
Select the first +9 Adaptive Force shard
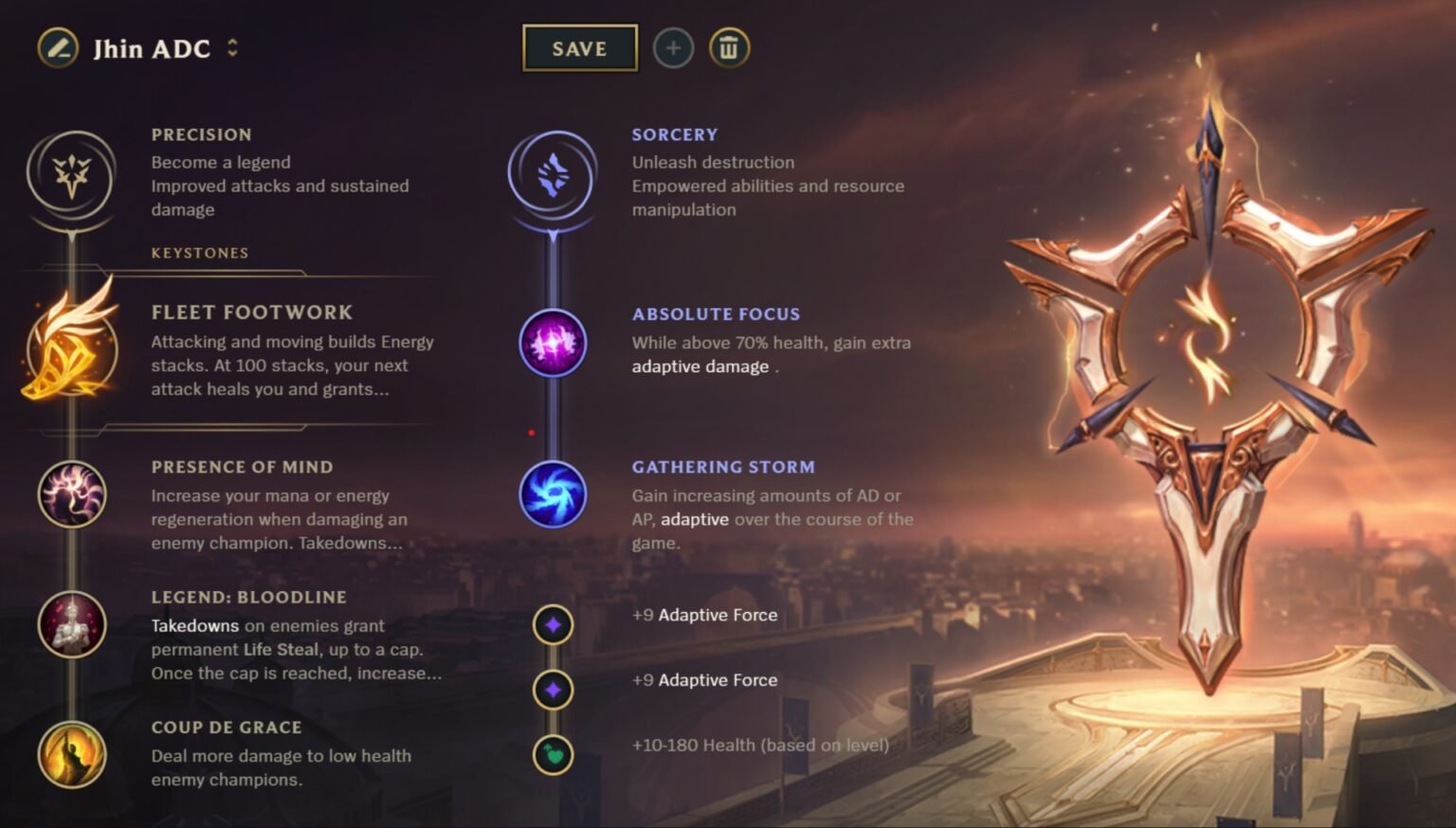[x=553, y=625]
